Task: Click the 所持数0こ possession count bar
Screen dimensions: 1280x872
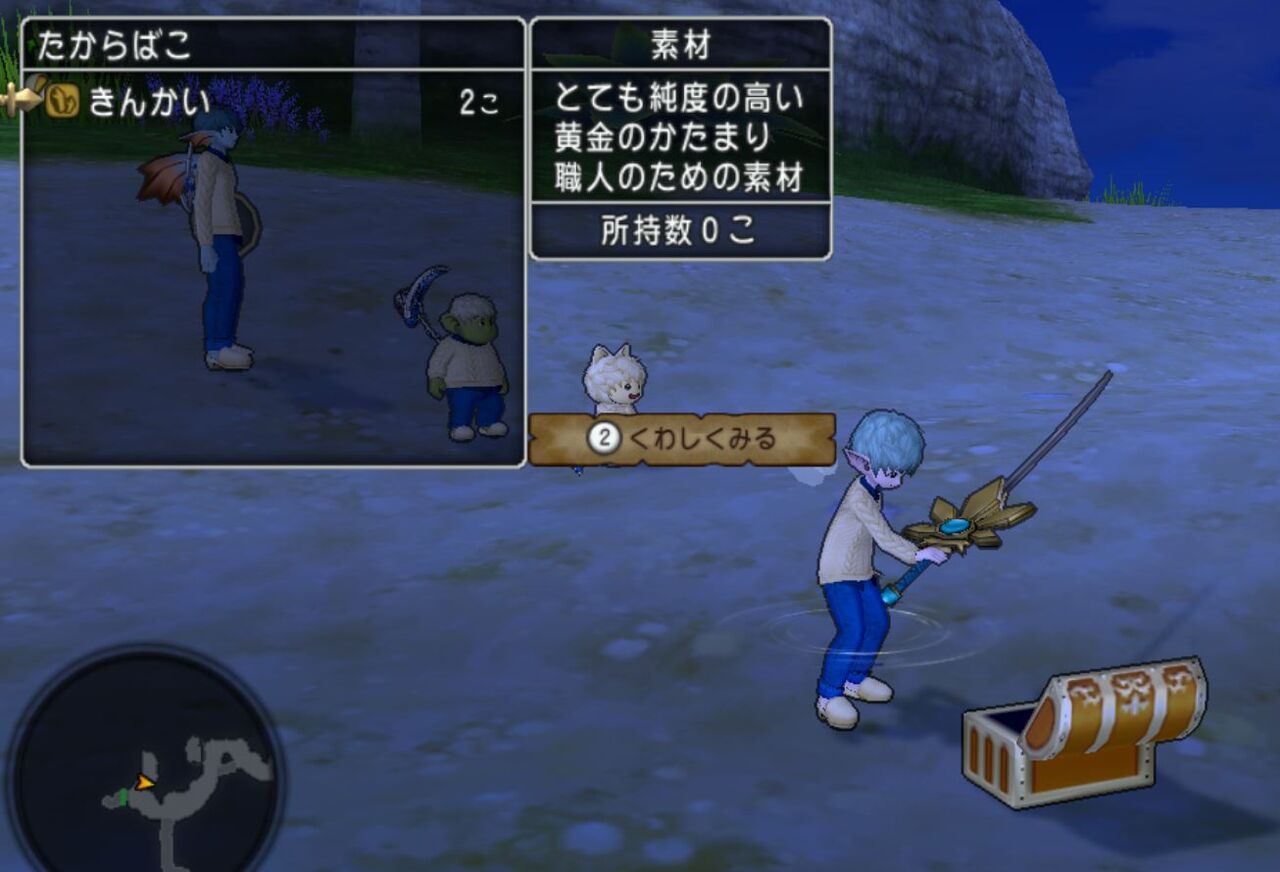Action: point(678,229)
